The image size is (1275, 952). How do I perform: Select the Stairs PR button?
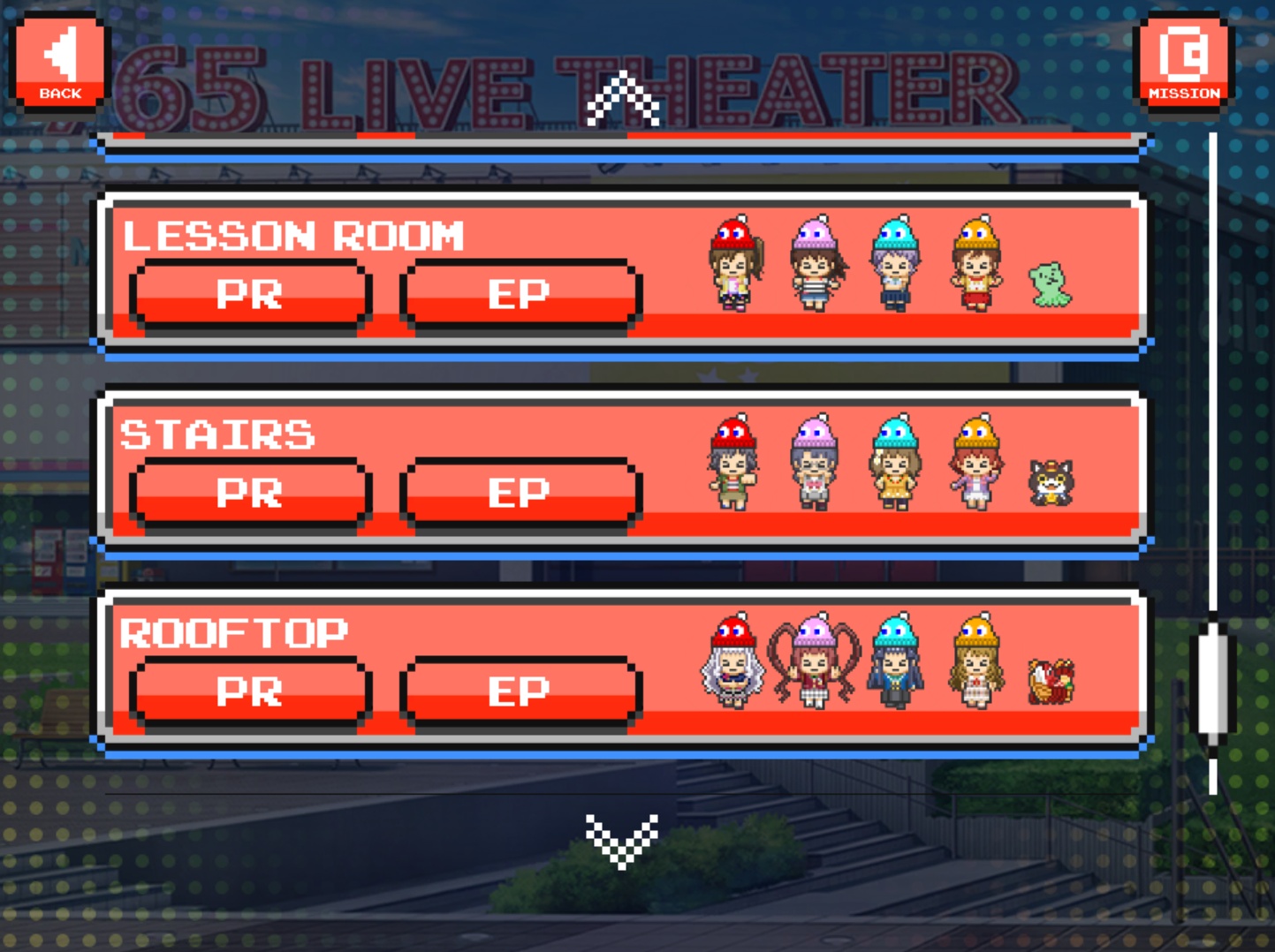250,494
